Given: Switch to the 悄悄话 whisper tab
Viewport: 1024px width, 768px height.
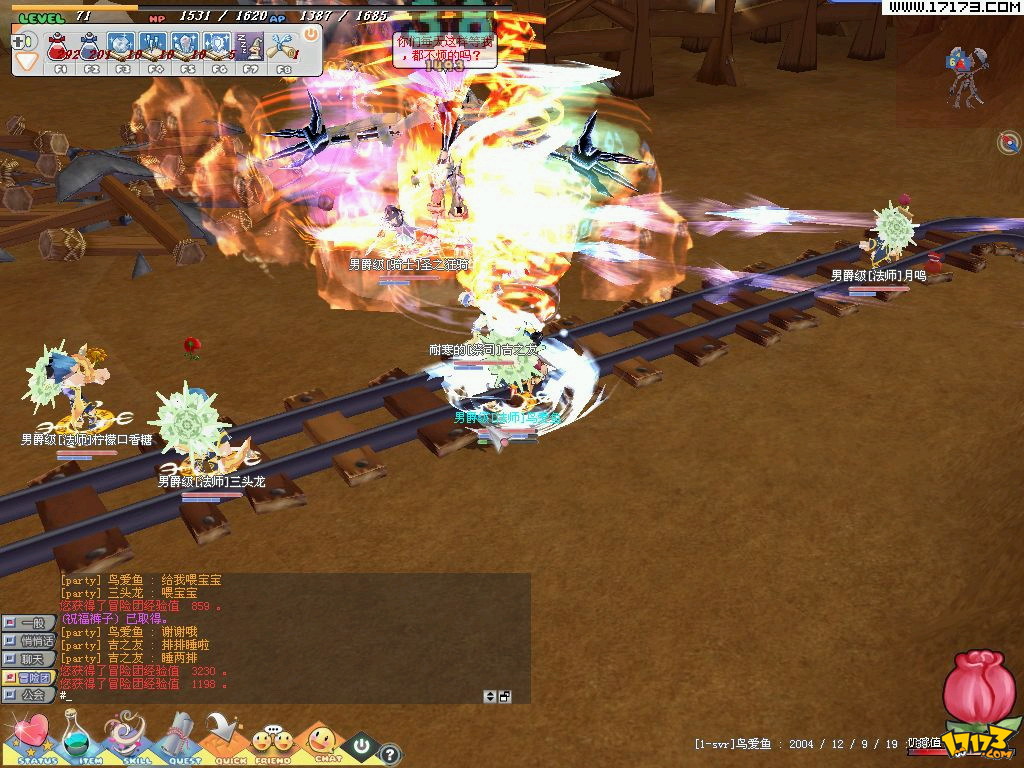Looking at the screenshot, I should coord(30,641).
